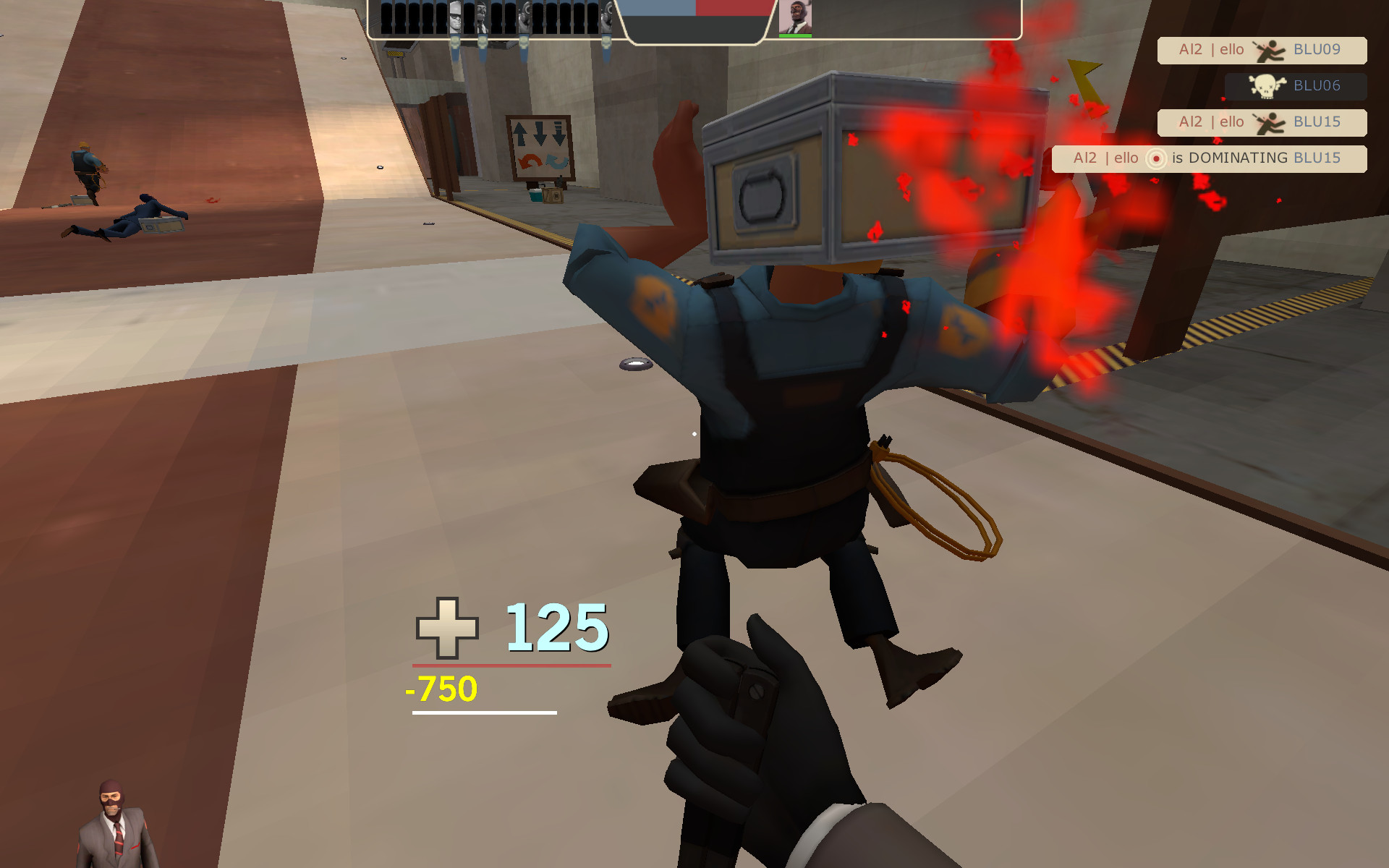Select the BLU15 kill feed entry

tap(1261, 122)
